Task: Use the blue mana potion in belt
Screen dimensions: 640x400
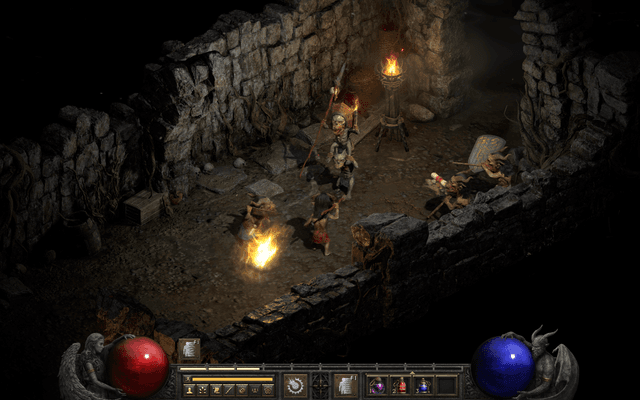Action: click(423, 385)
